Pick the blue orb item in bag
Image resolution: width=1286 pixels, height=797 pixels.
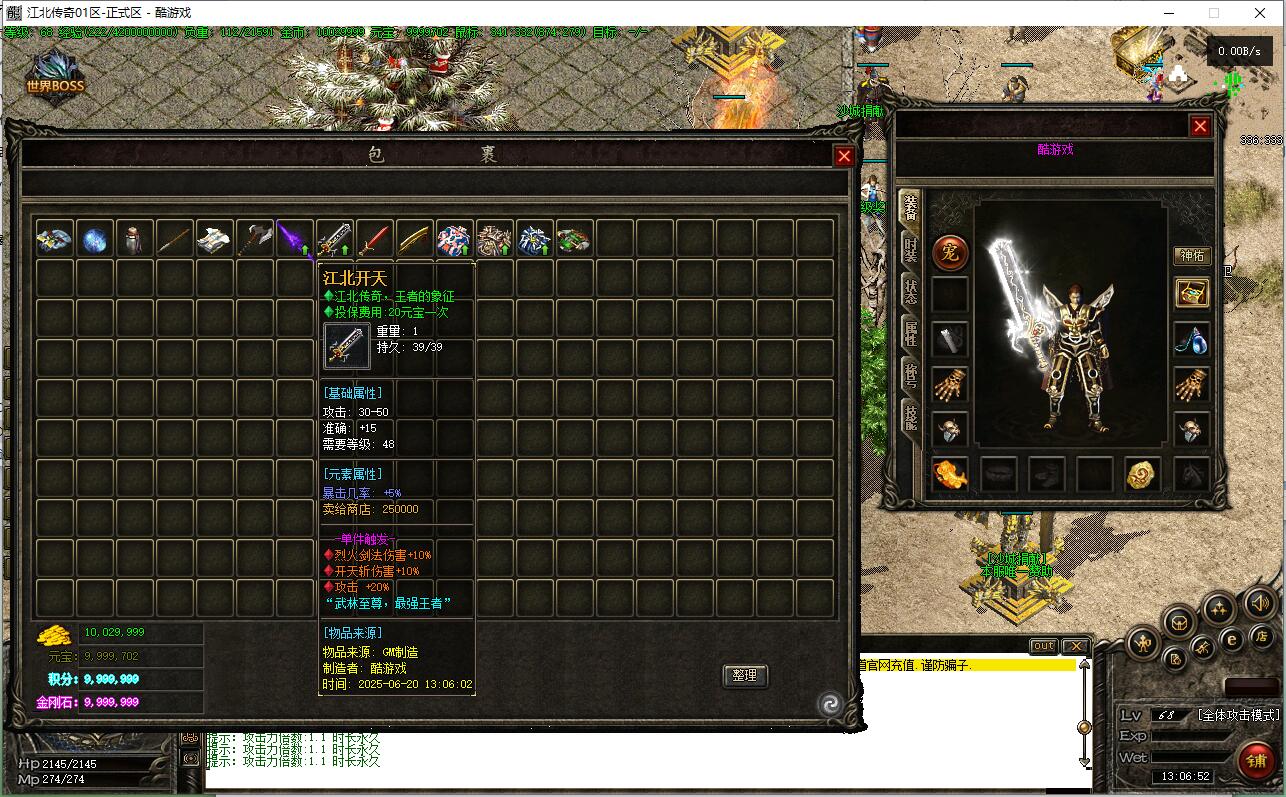point(95,239)
